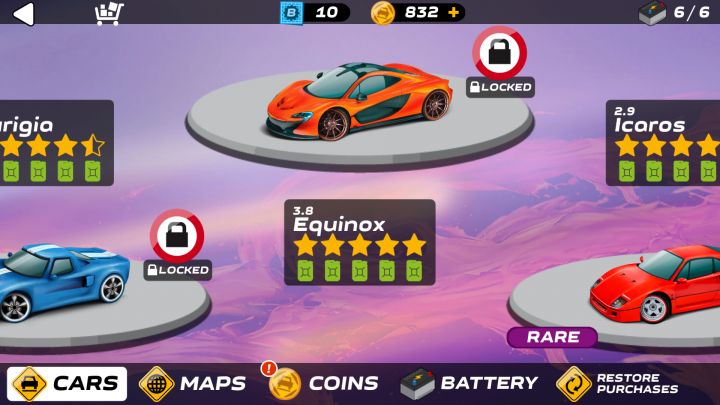Tap the blue gem currency icon
720x405 pixels.
click(291, 13)
